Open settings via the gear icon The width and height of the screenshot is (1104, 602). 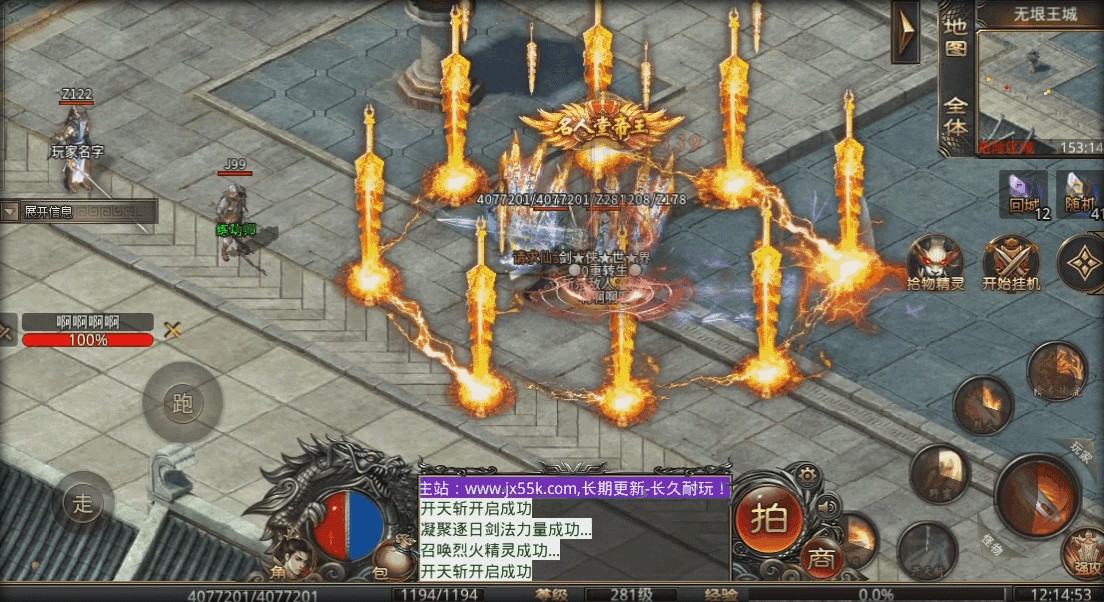803,475
